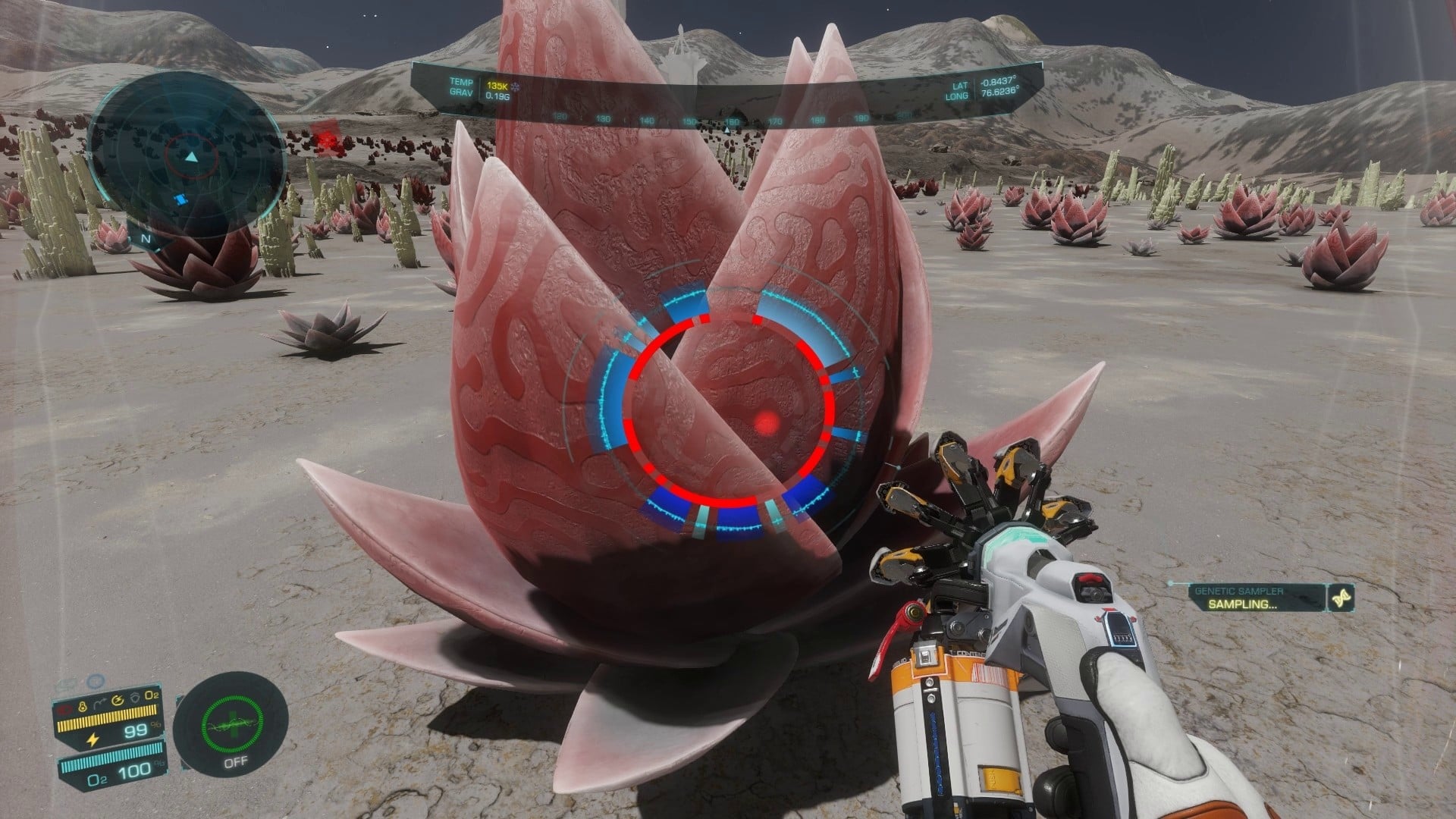Select the O2 icon on the suit readout
Image resolution: width=1456 pixels, height=819 pixels.
coord(152,695)
